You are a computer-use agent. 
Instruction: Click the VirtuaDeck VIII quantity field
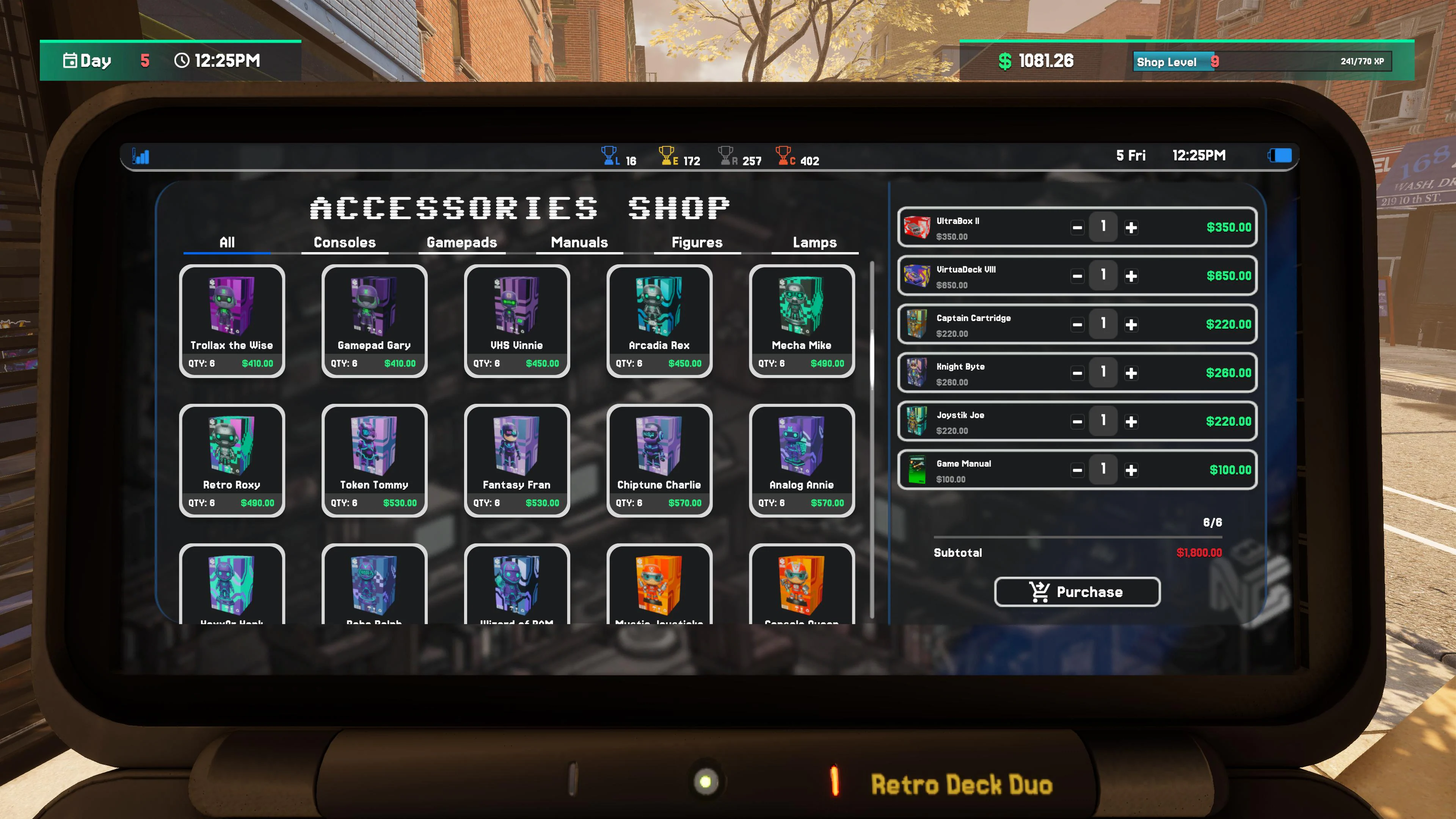point(1103,276)
